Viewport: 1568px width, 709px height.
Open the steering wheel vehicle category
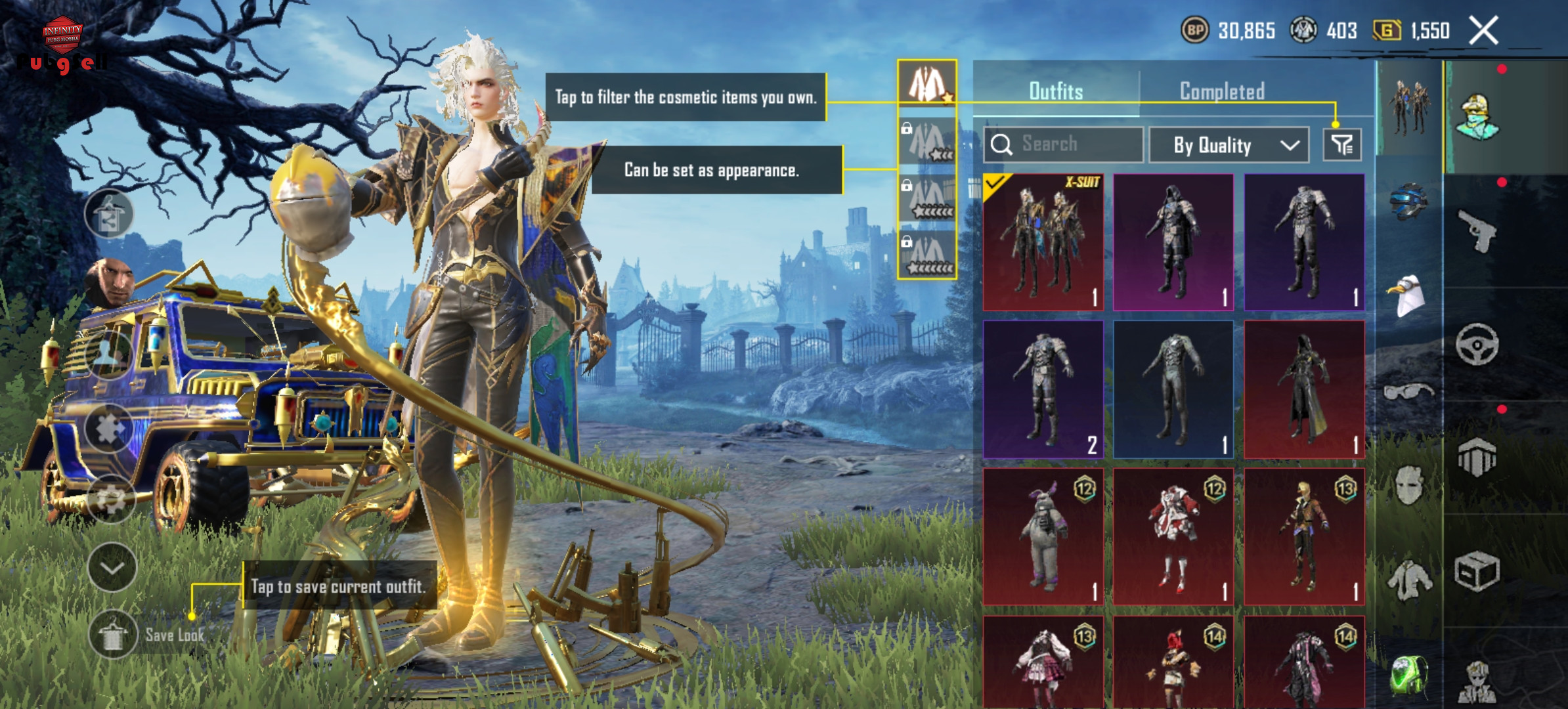coord(1477,344)
